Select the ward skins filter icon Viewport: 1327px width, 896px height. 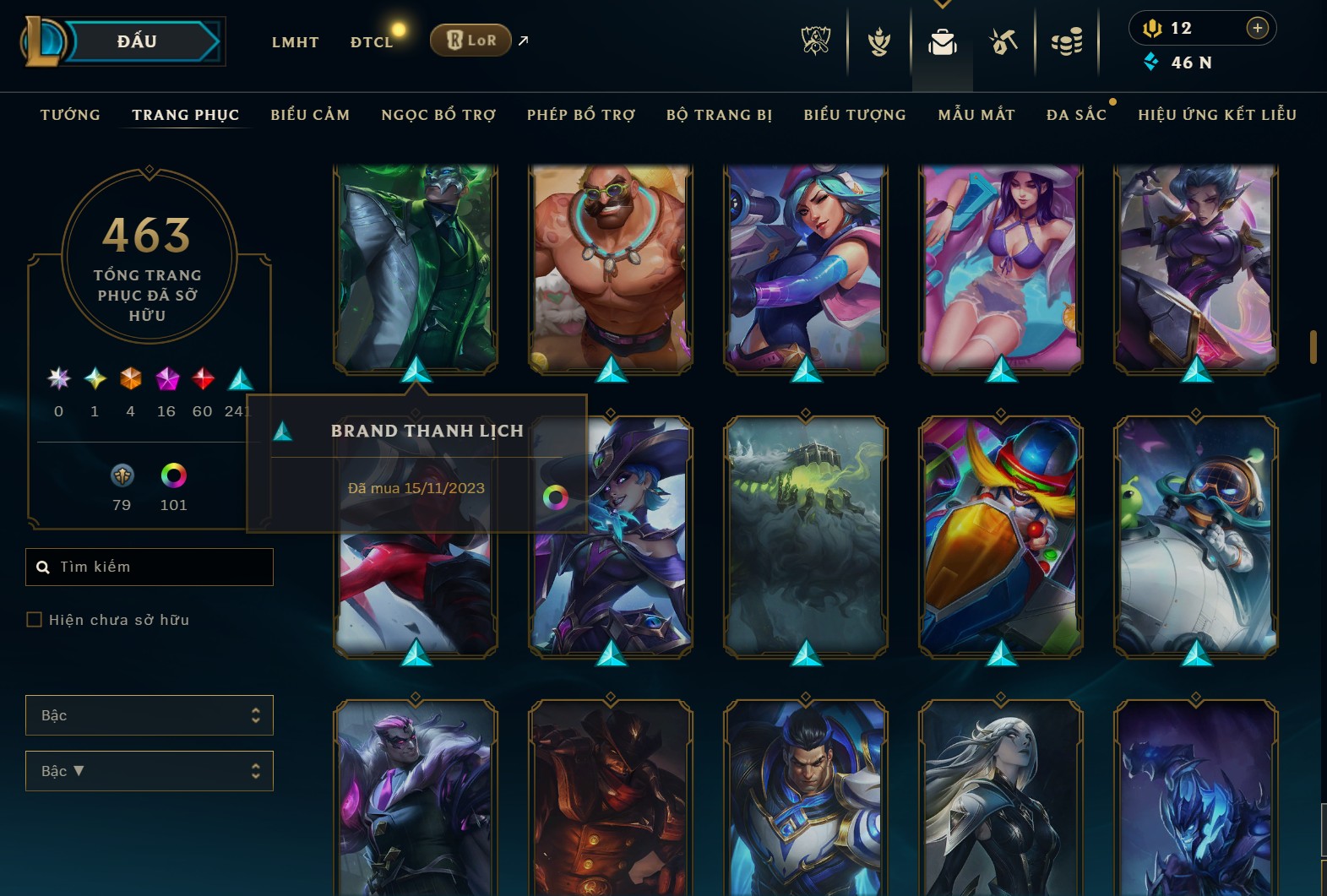click(x=121, y=475)
